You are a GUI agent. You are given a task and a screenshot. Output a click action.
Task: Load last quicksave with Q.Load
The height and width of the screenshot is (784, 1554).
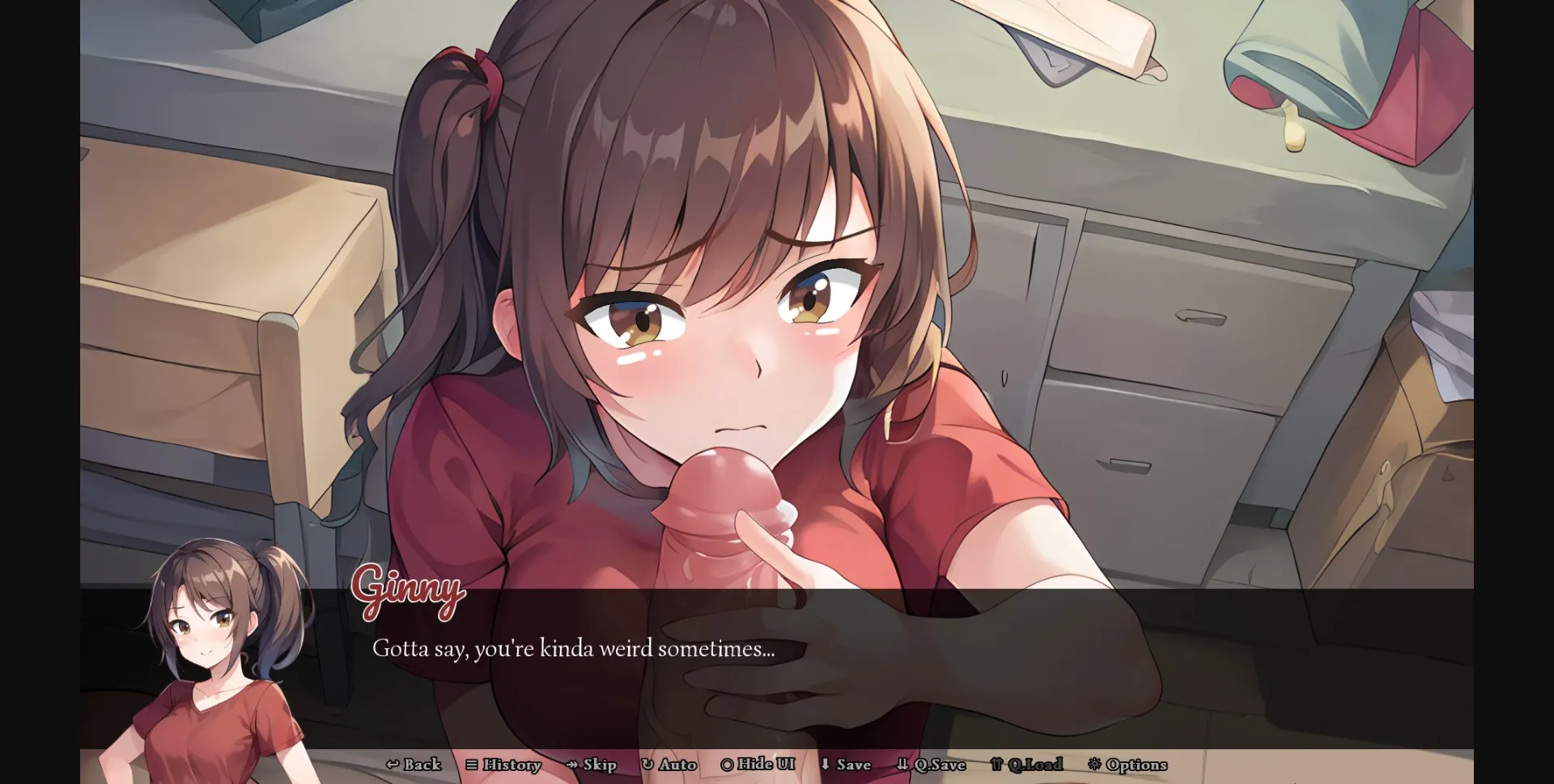pyautogui.click(x=1030, y=765)
